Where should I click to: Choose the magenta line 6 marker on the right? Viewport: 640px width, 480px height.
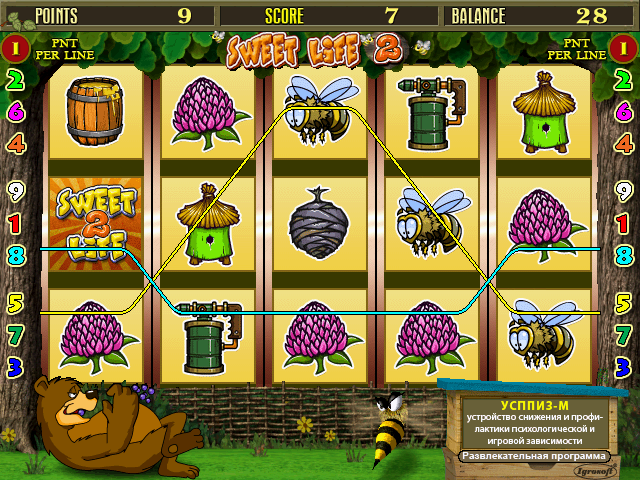[624, 112]
